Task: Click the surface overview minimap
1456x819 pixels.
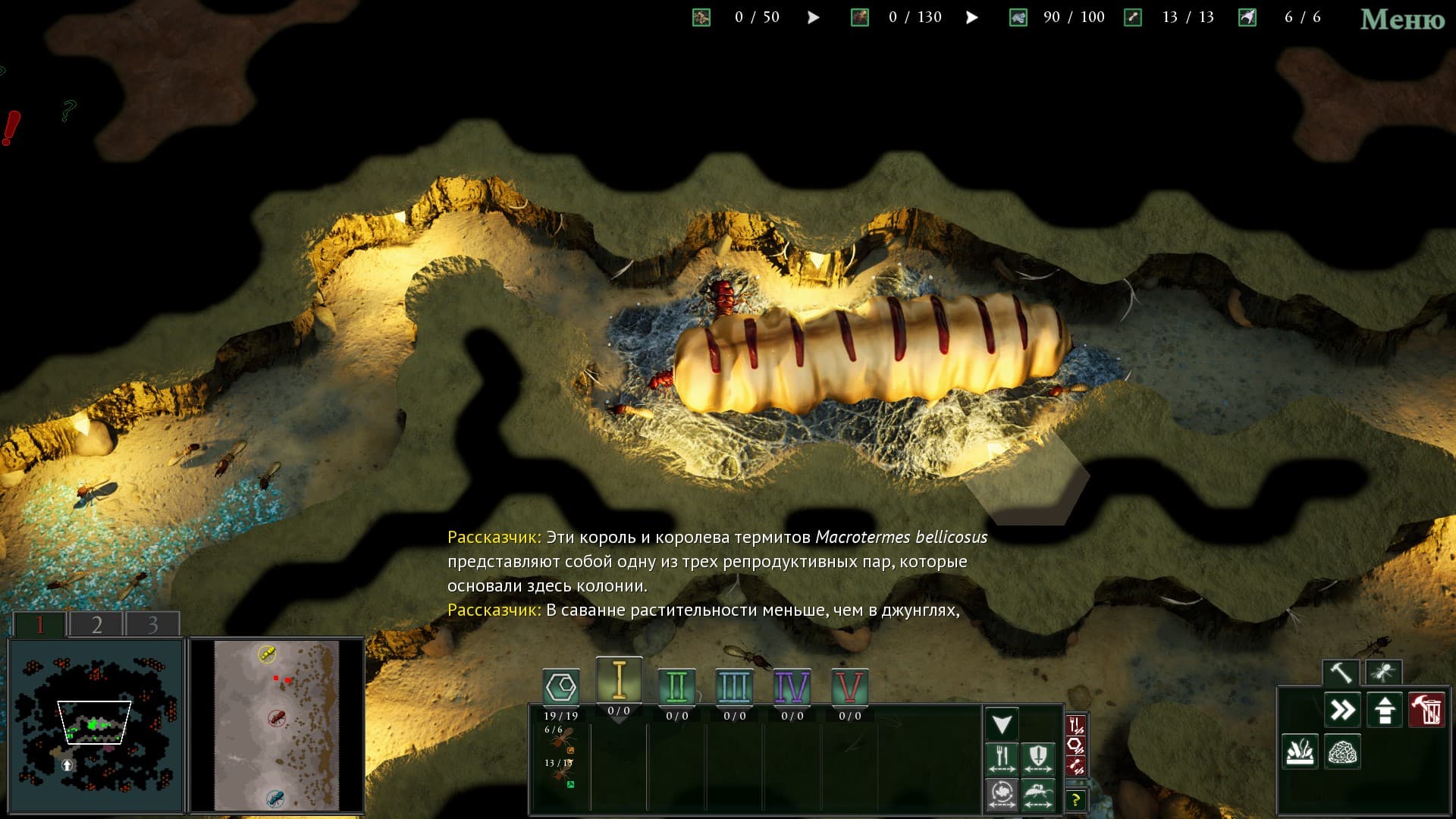Action: pos(276,725)
